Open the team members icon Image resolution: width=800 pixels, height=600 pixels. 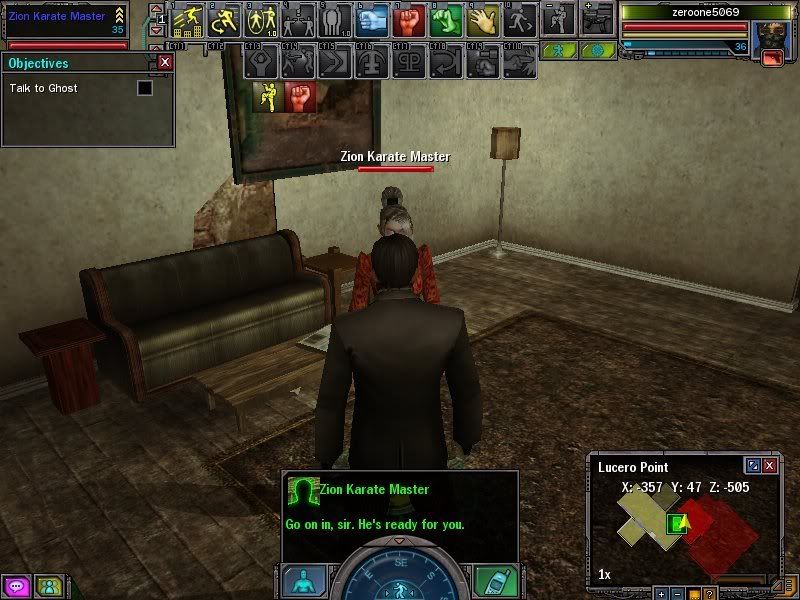[x=47, y=586]
